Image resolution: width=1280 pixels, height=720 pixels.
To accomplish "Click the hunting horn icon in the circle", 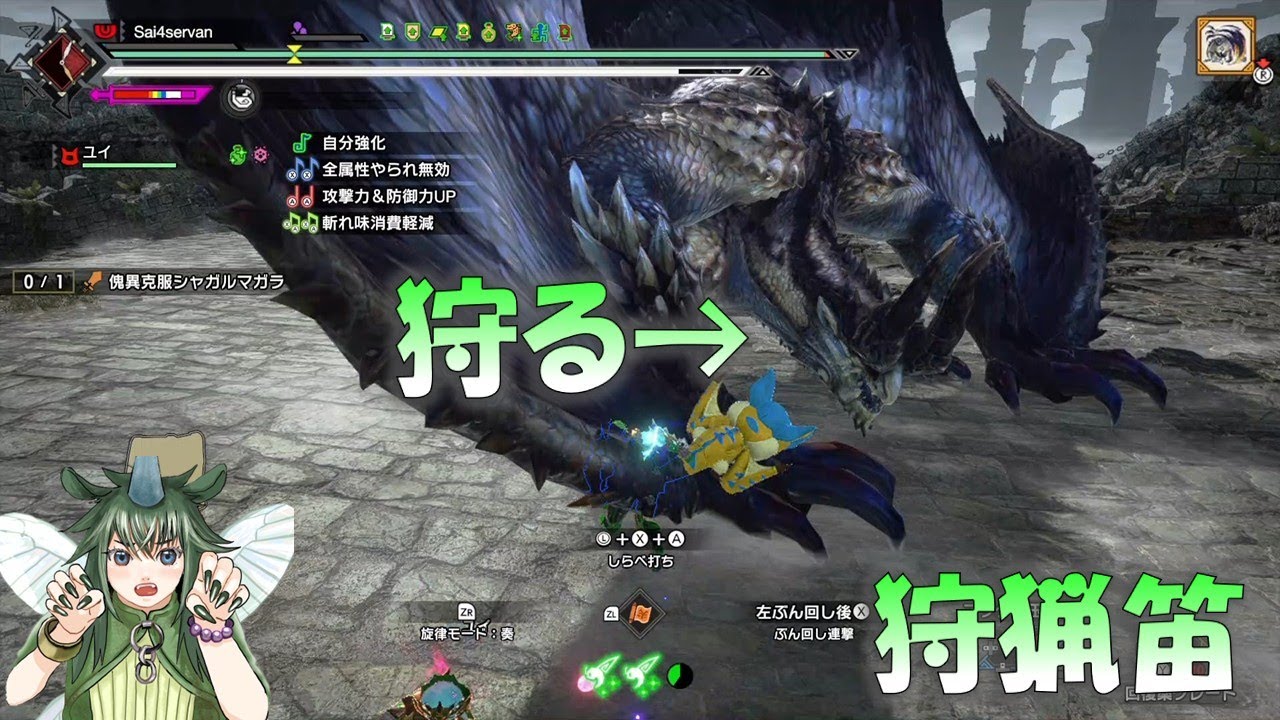I will (x=239, y=96).
